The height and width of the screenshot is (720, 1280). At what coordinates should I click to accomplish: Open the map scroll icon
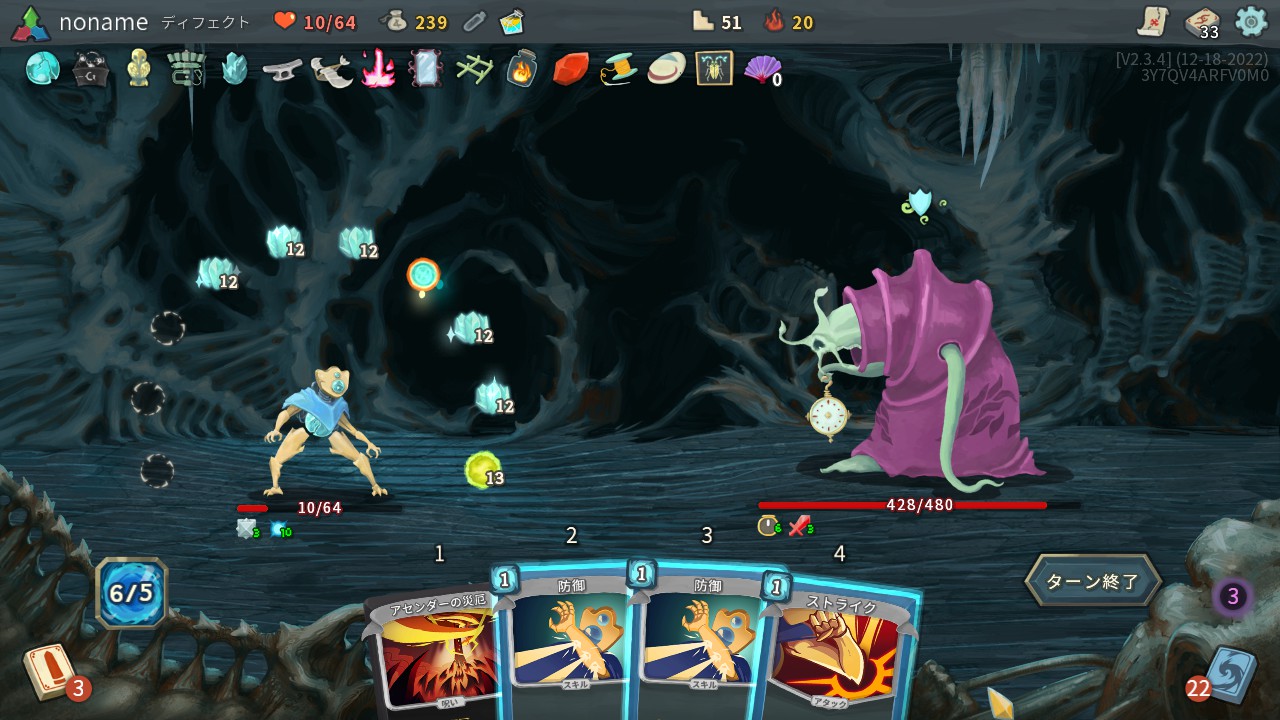(x=1152, y=21)
